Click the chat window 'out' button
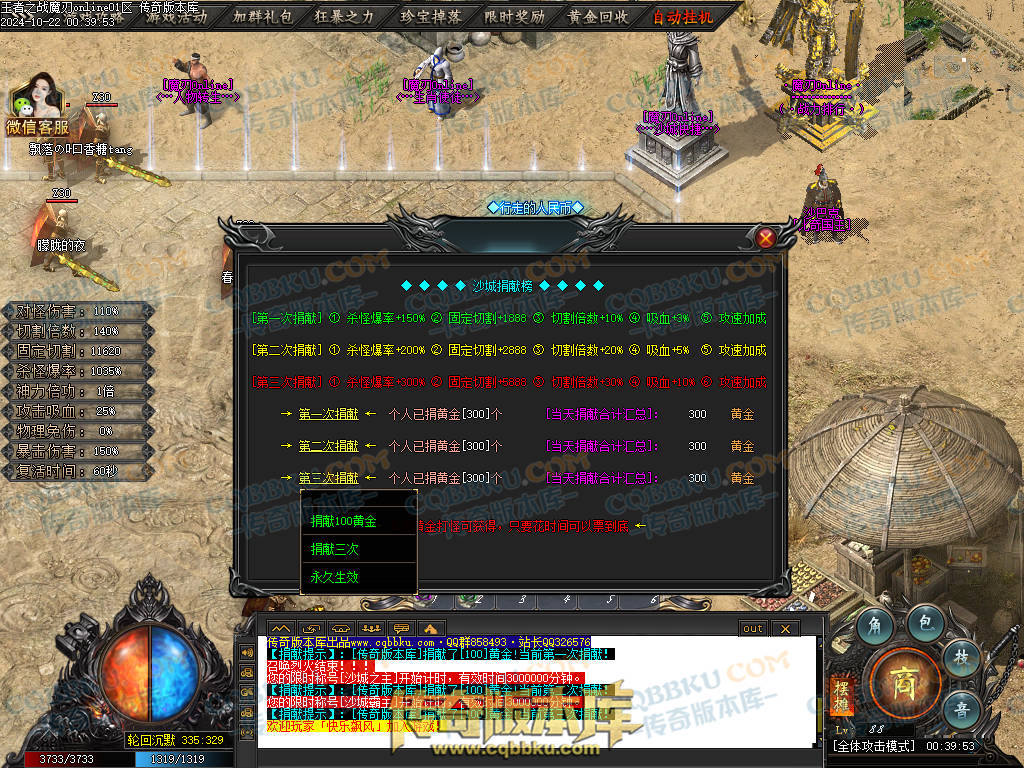Screen dimensions: 1024x768 tap(752, 628)
